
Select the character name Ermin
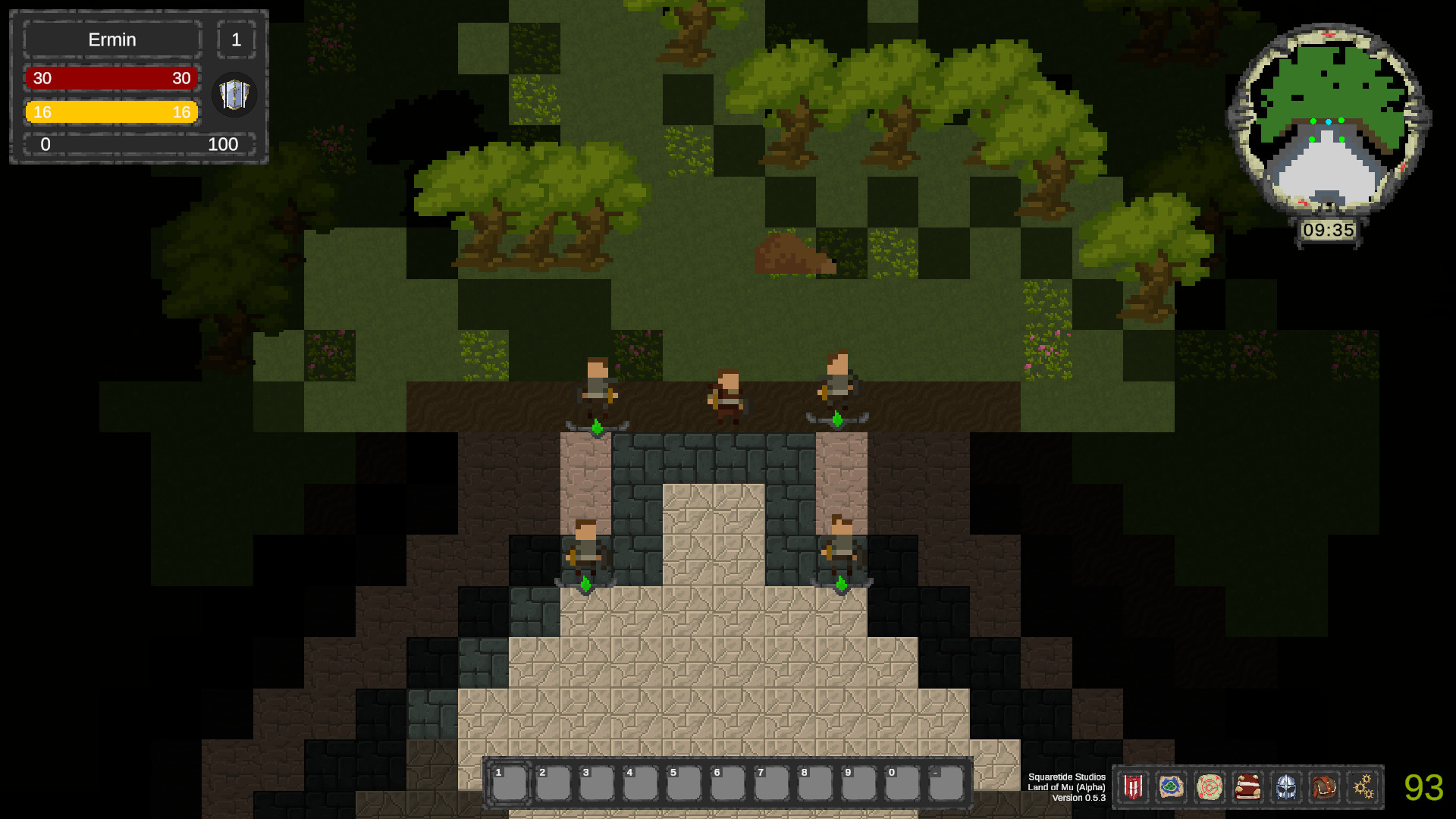click(111, 39)
